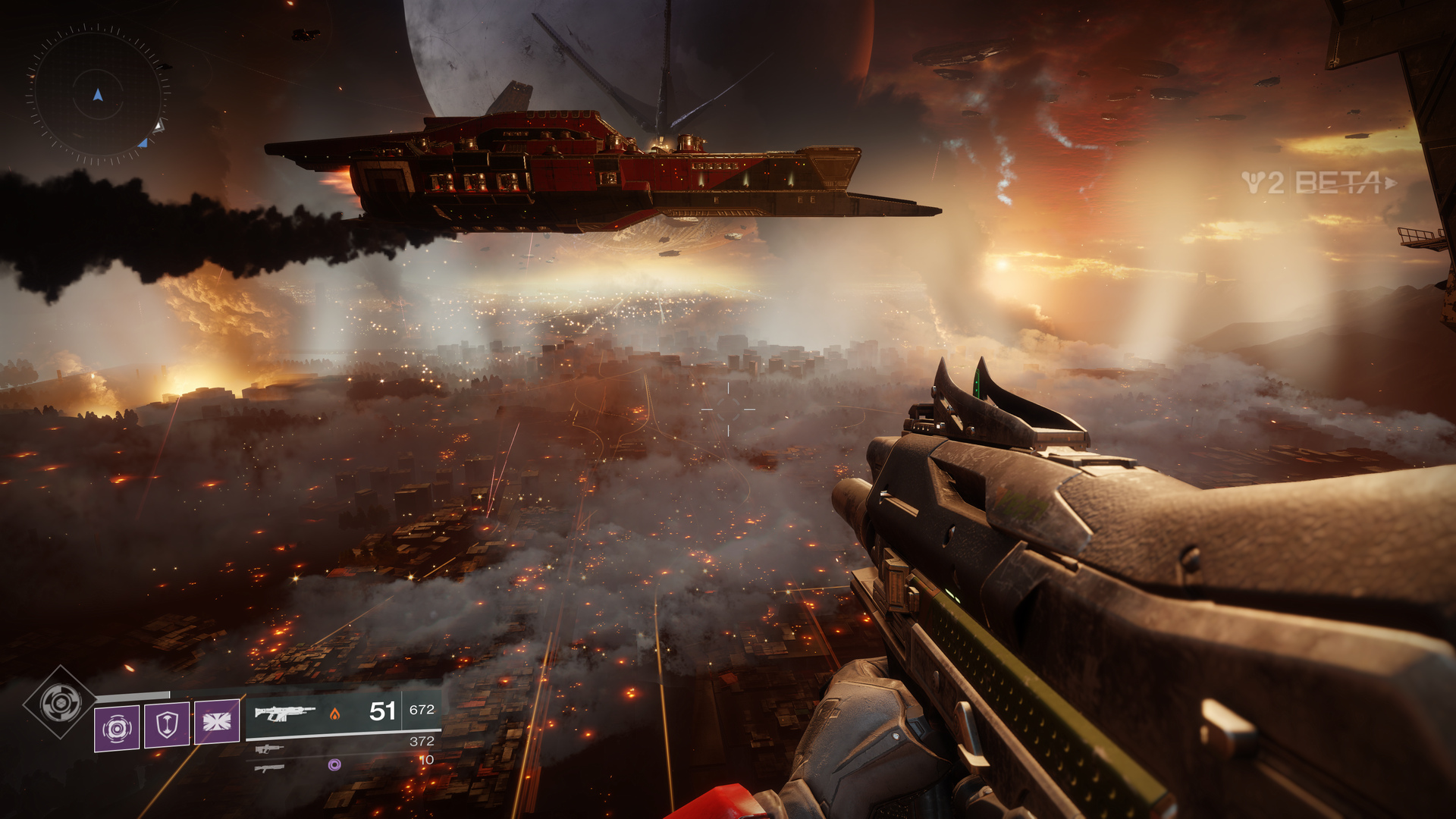Click the super energy progress bar
Viewport: 1456px width, 819px height.
coord(134,694)
